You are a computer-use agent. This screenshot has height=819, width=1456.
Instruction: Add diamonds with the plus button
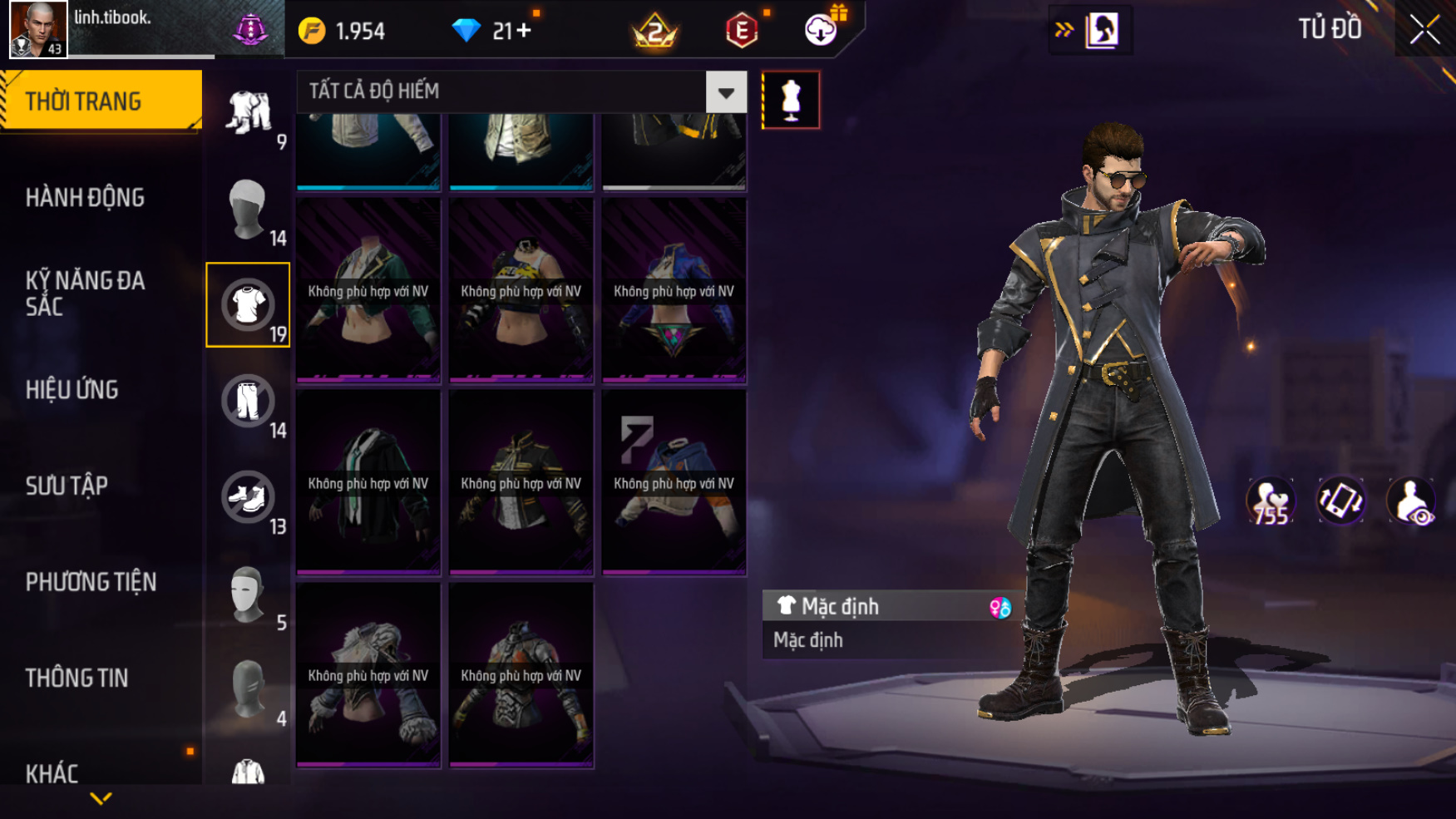click(x=524, y=31)
